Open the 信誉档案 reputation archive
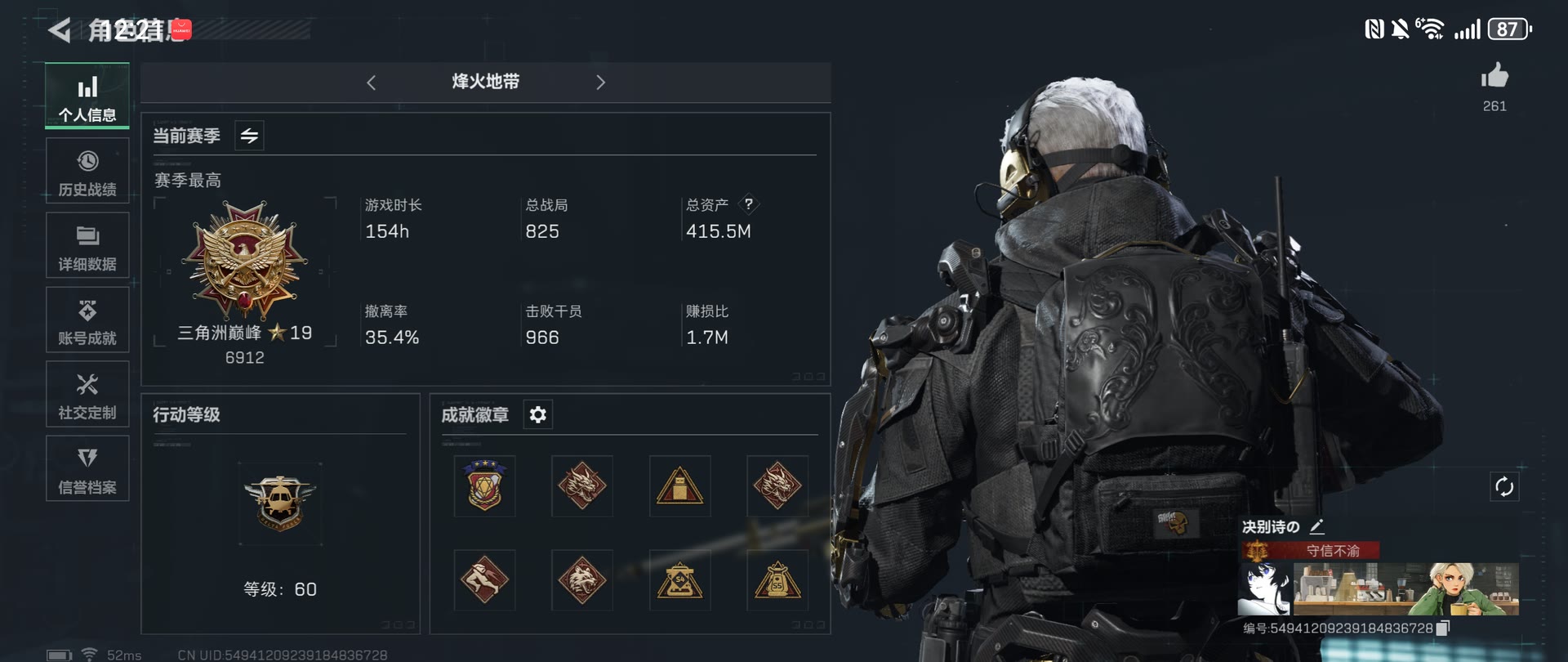1568x662 pixels. pos(87,467)
